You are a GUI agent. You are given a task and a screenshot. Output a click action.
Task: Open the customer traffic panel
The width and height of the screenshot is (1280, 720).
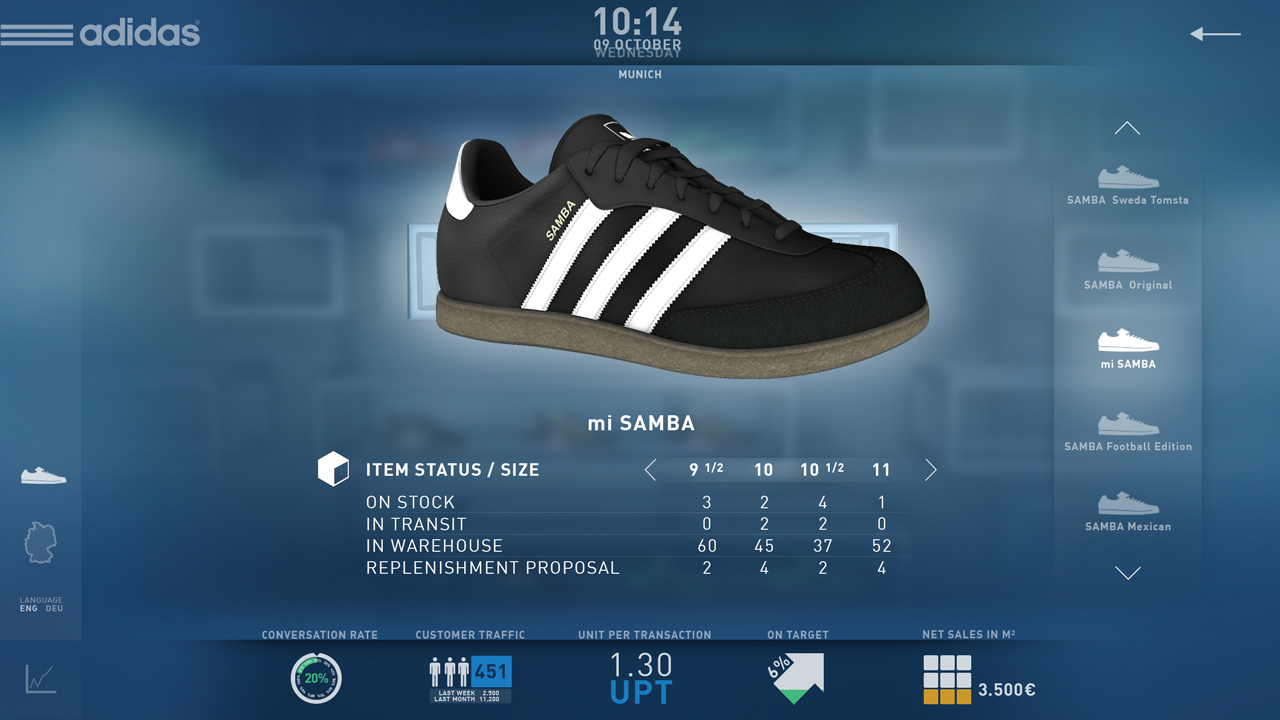click(470, 678)
